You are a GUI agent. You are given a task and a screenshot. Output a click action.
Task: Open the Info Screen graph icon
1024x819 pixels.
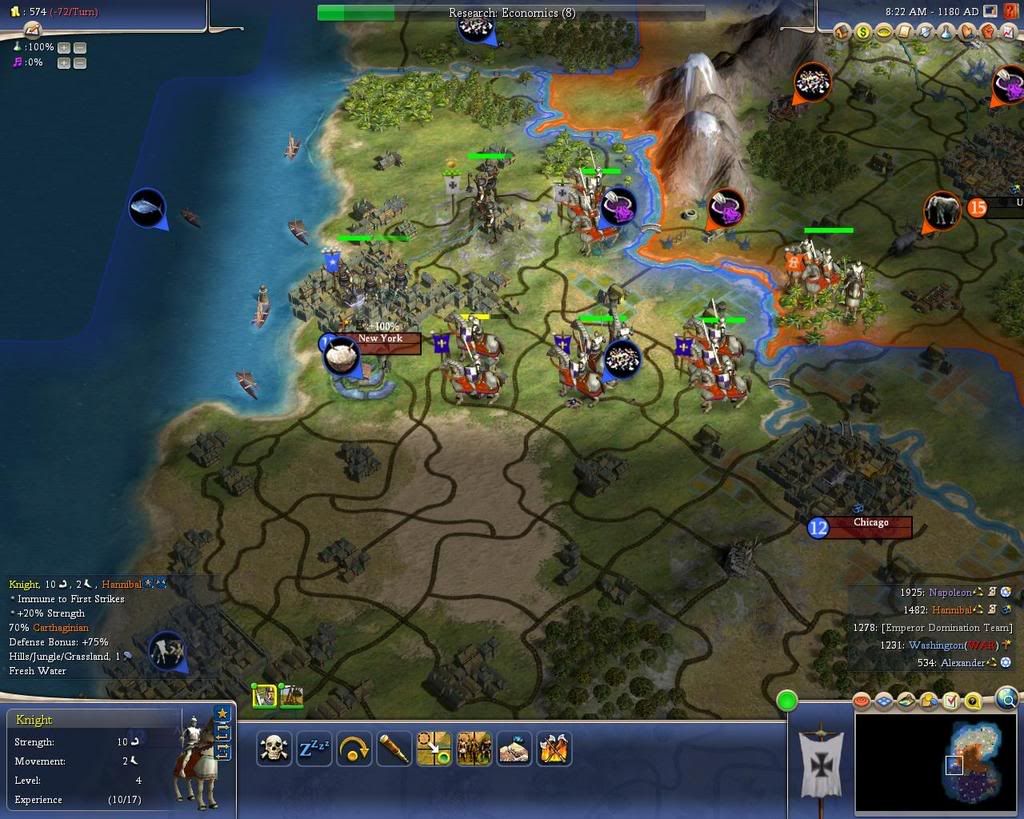pos(1010,33)
